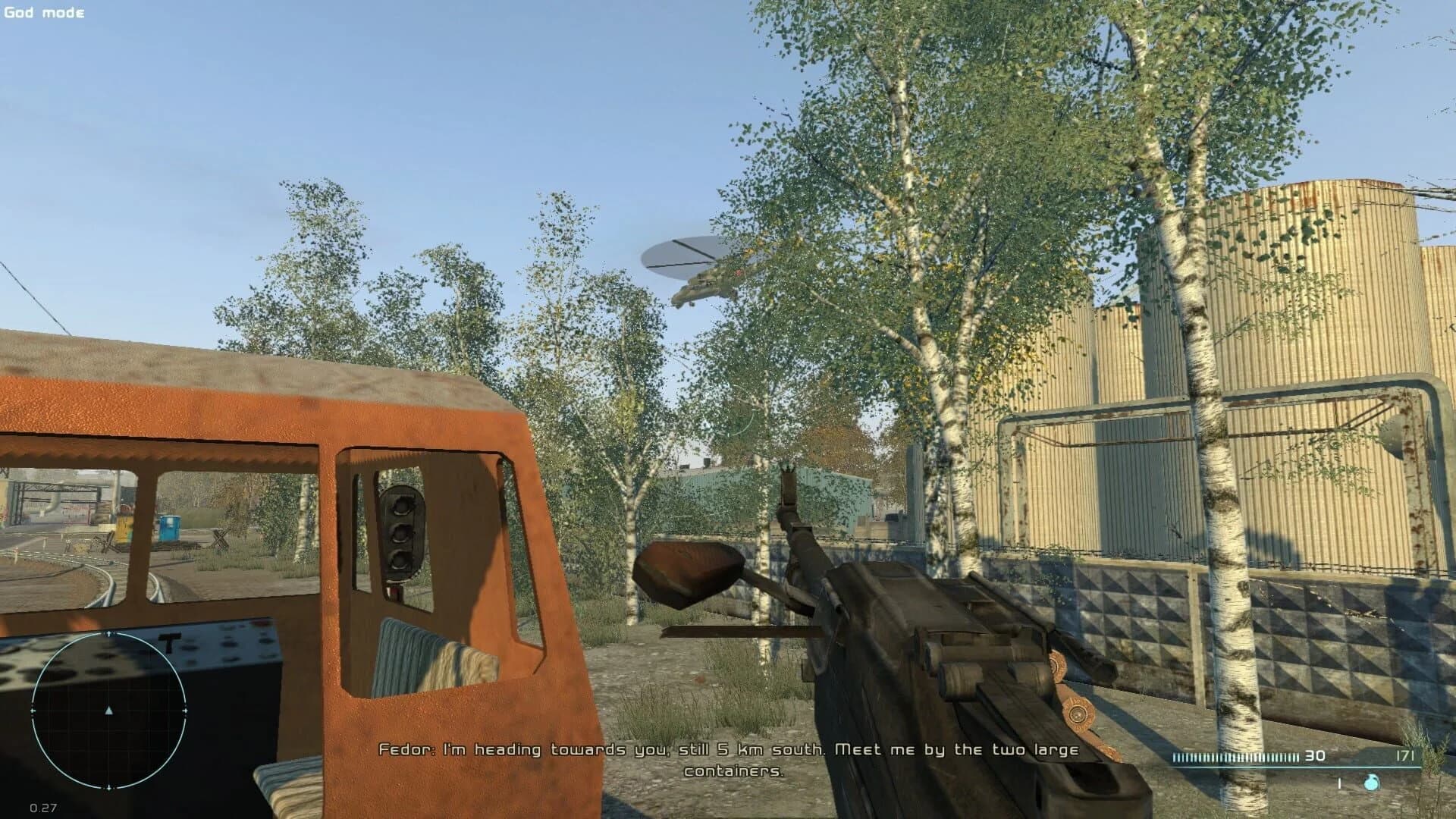This screenshot has height=819, width=1456.
Task: Click the right-side radar crosshair notch
Action: pos(185,711)
